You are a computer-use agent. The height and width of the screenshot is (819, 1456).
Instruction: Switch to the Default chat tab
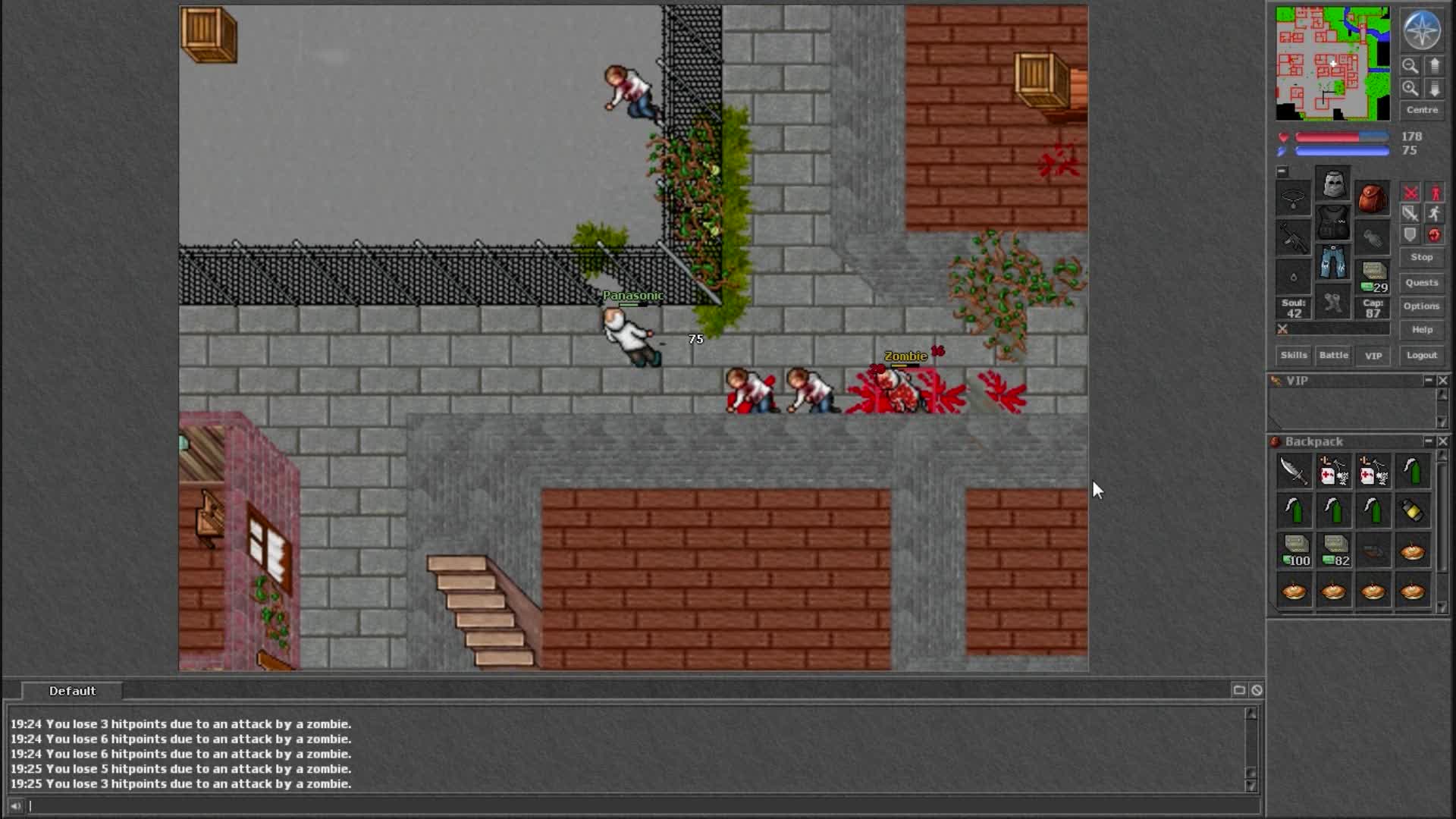[72, 691]
